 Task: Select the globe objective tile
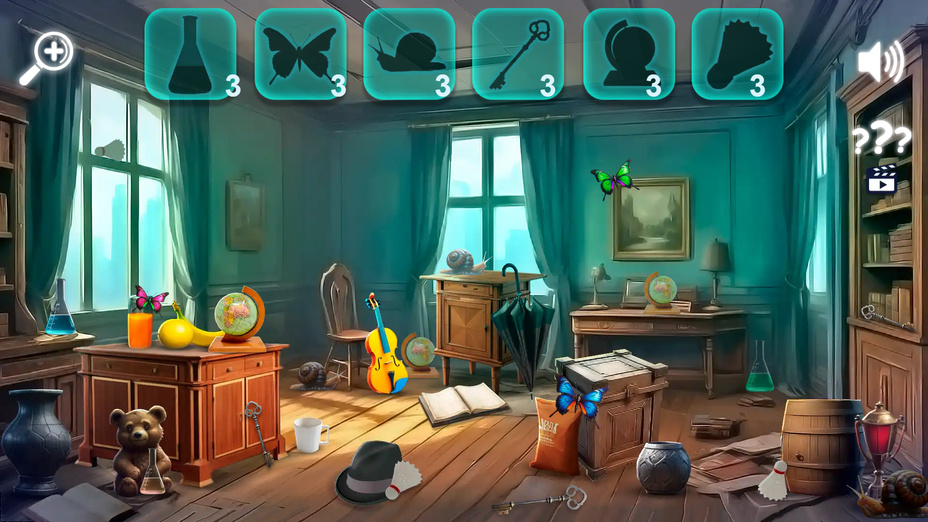(628, 55)
